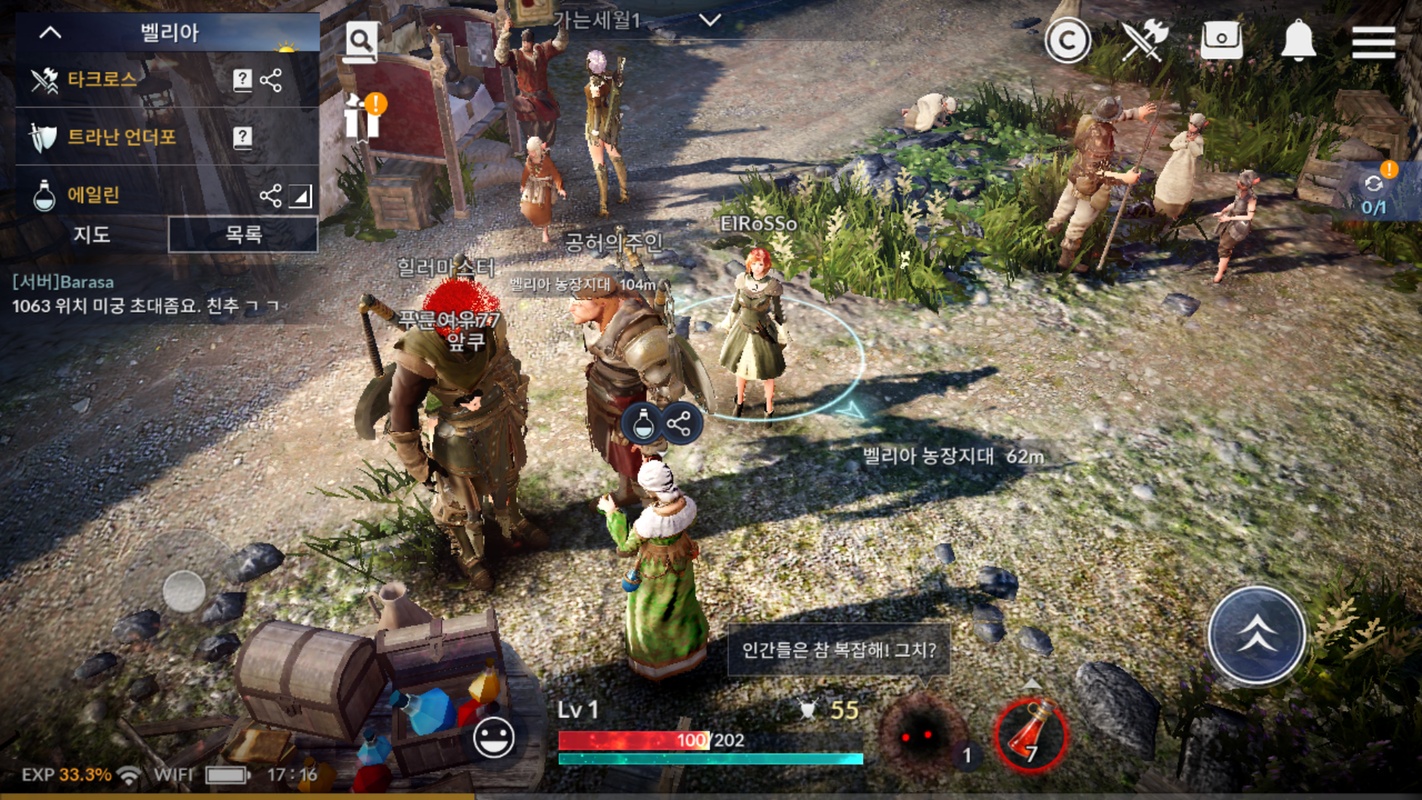Viewport: 1422px width, 800px height.
Task: Switch to the 지도 tab
Action: point(92,235)
